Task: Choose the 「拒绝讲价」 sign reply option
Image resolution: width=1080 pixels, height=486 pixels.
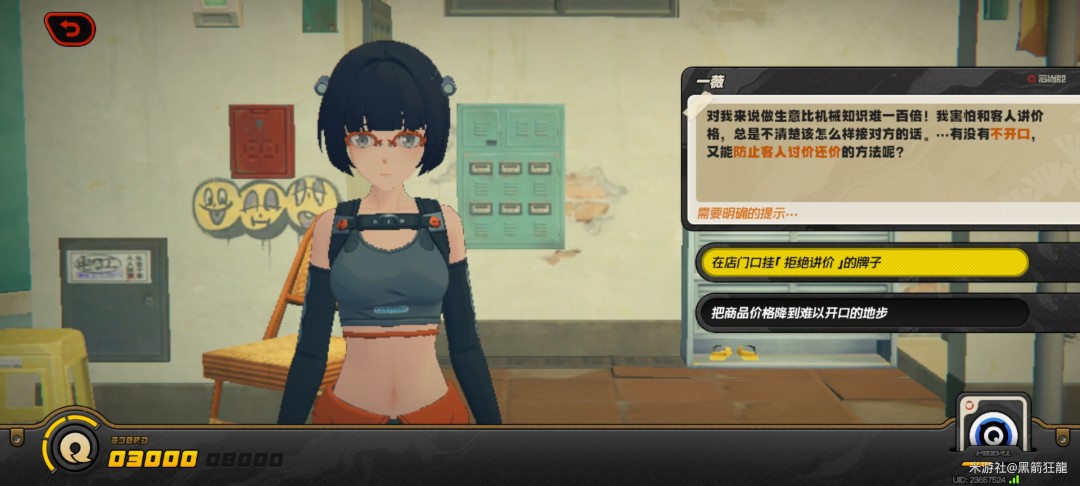Action: 861,262
